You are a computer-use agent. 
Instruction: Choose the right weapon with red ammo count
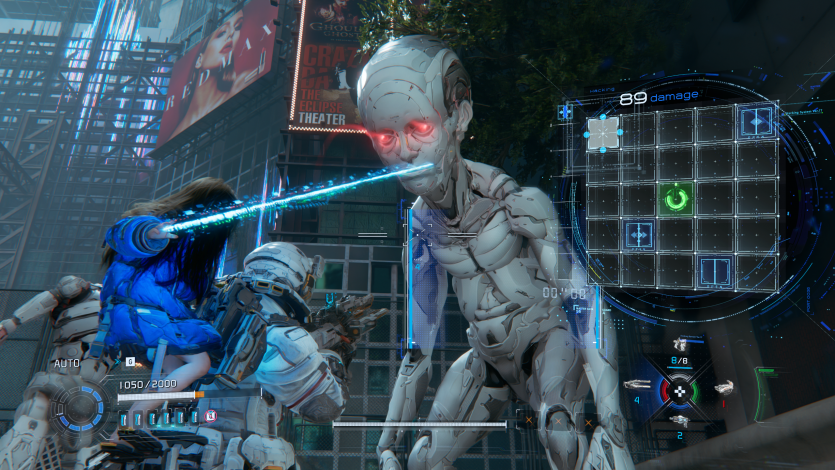point(723,387)
